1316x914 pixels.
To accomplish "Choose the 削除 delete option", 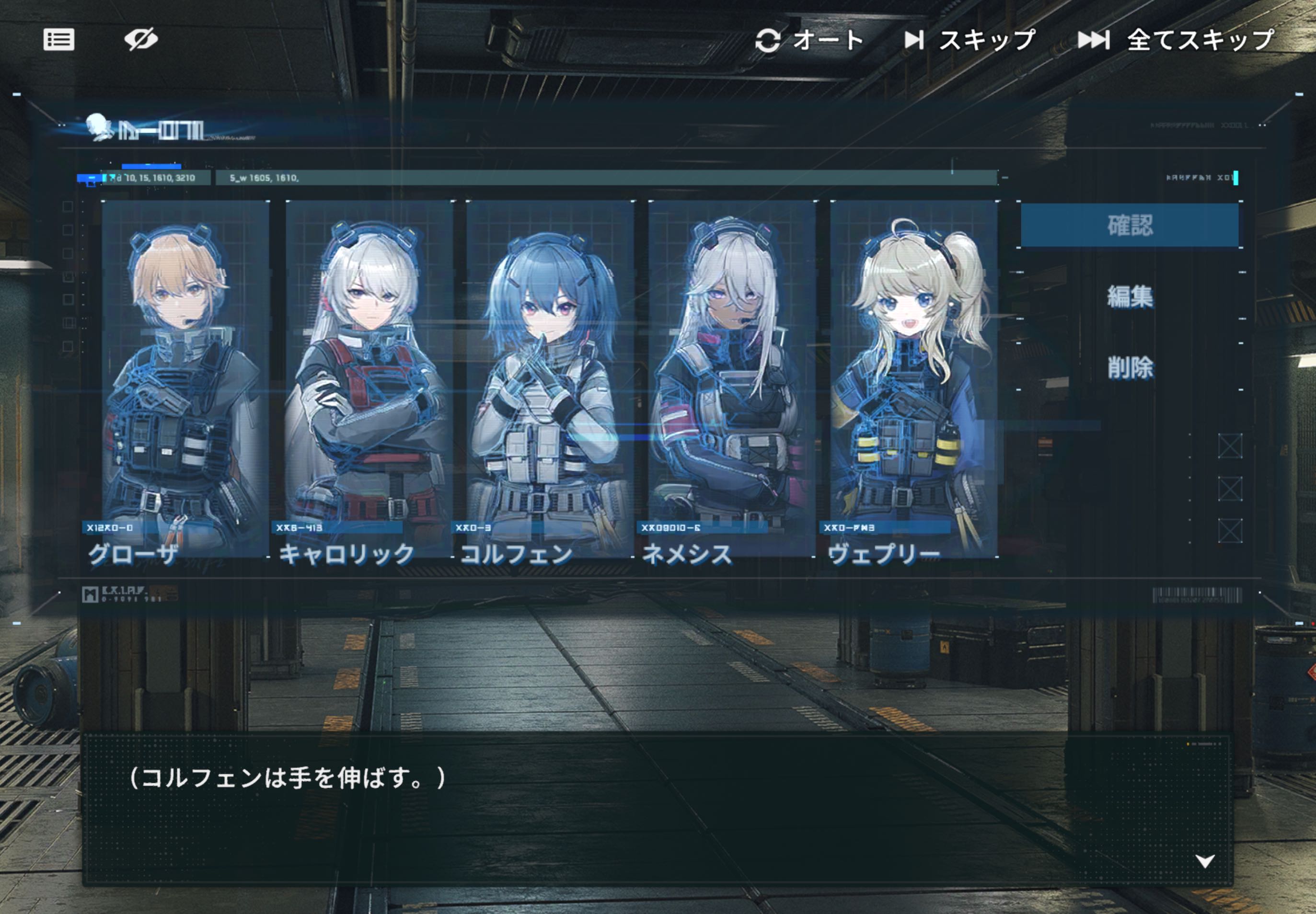I will click(x=1129, y=367).
